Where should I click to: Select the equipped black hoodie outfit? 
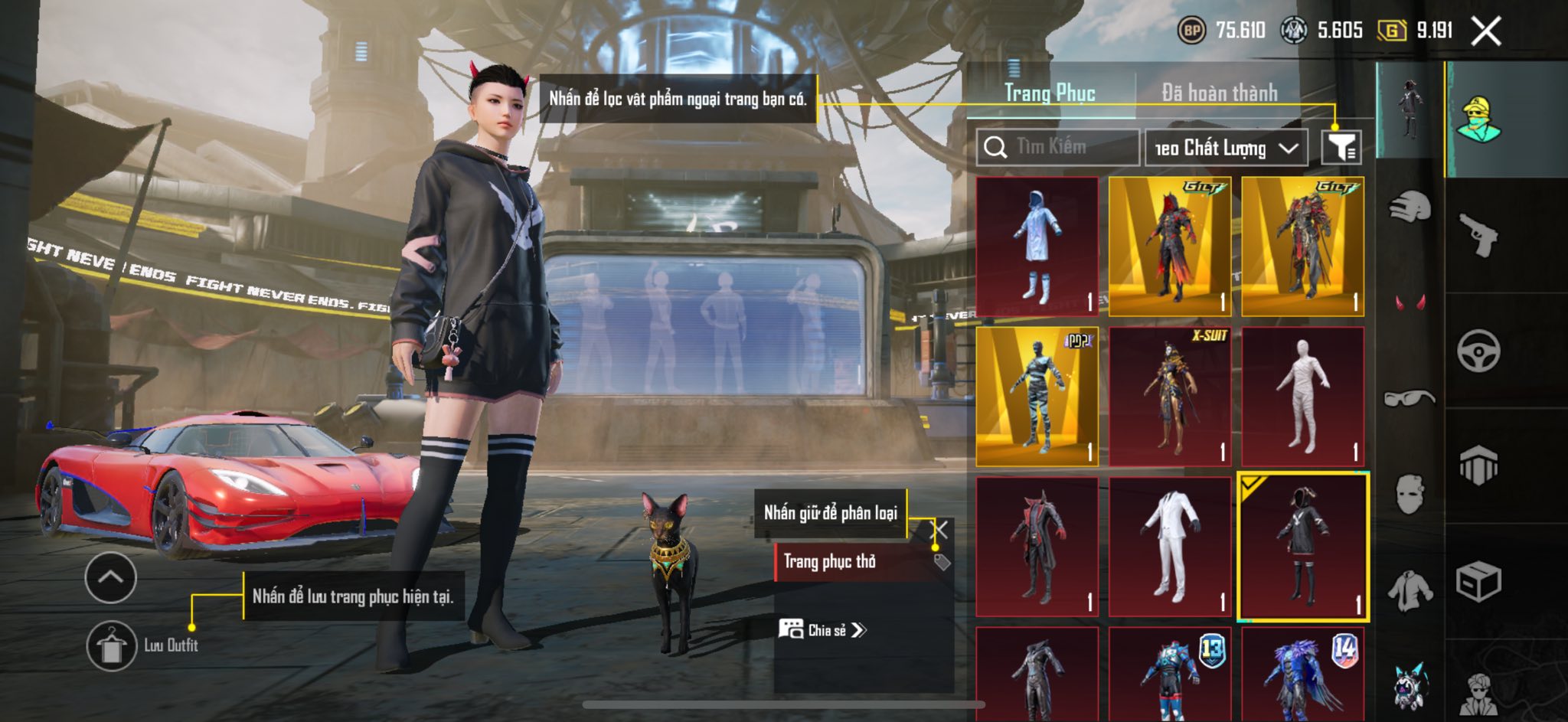[1302, 547]
